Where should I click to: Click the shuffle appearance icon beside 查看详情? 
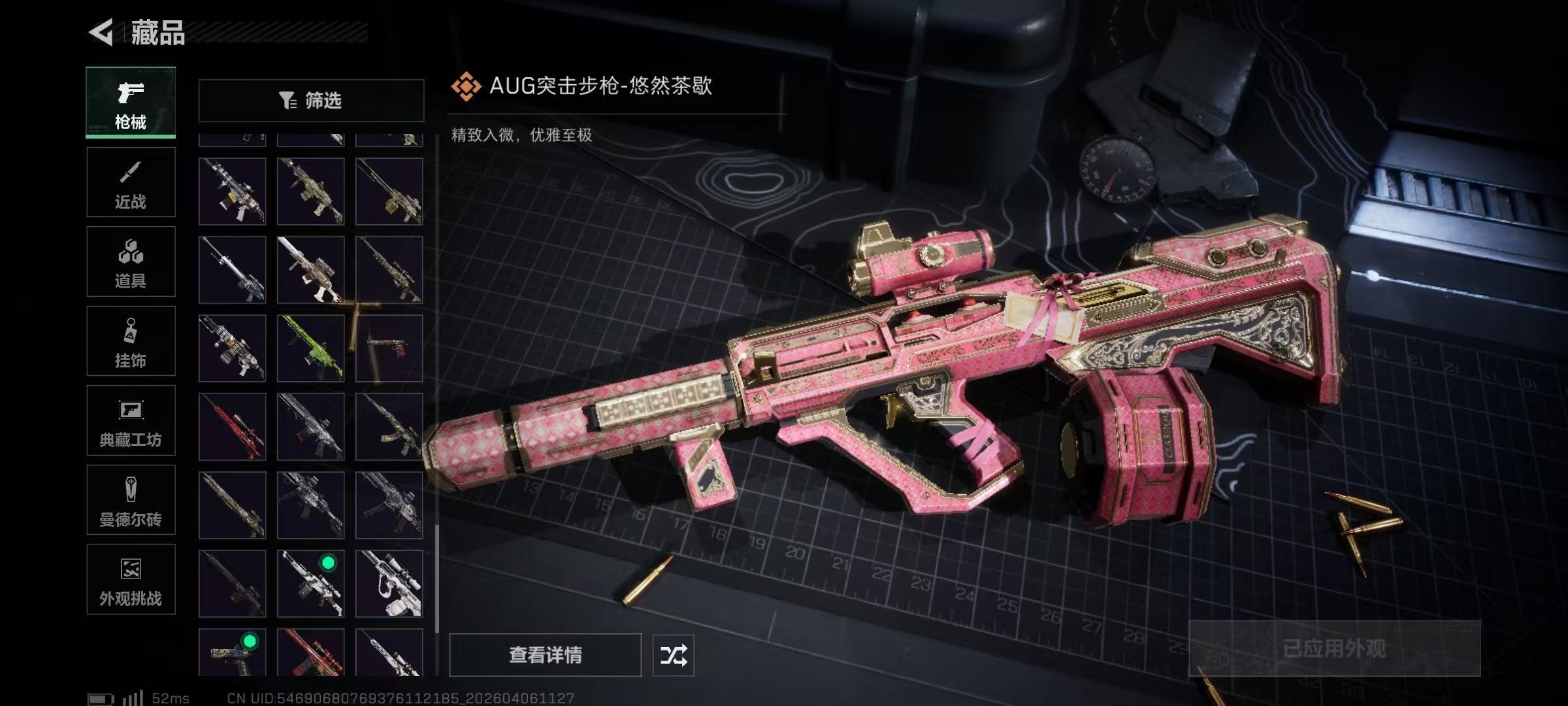click(x=674, y=654)
